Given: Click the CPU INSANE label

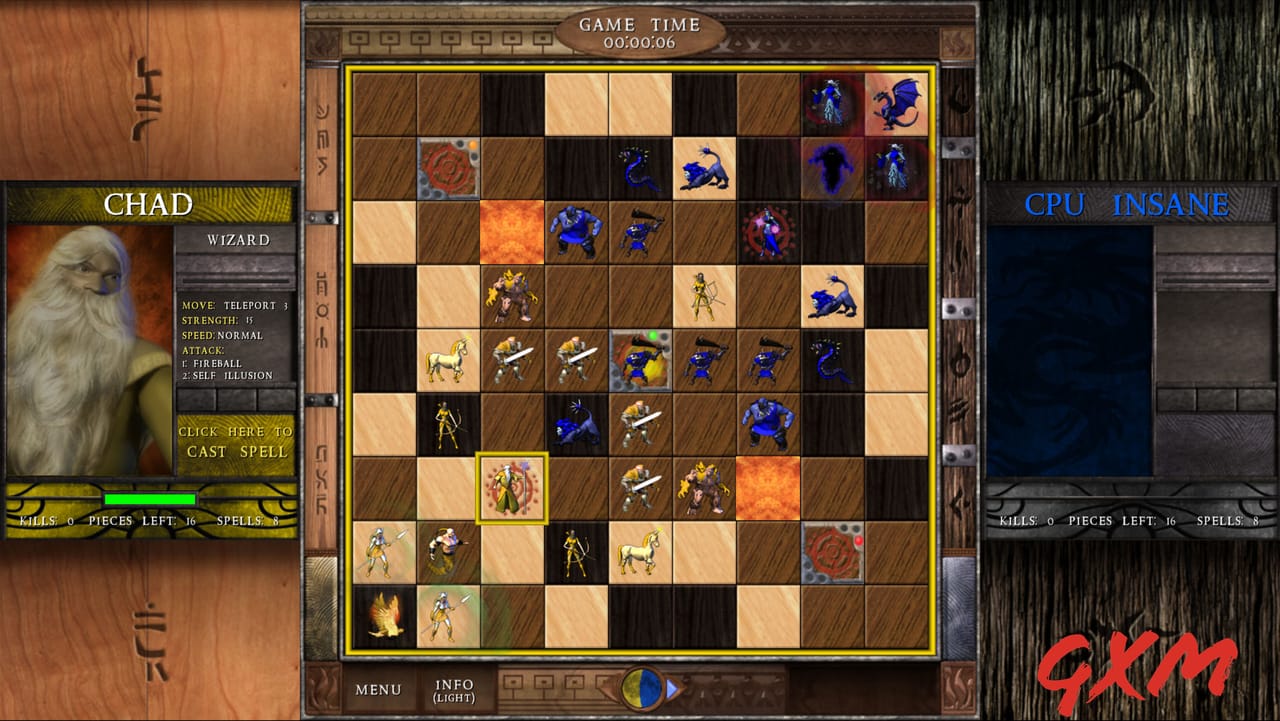Looking at the screenshot, I should click(x=1128, y=204).
